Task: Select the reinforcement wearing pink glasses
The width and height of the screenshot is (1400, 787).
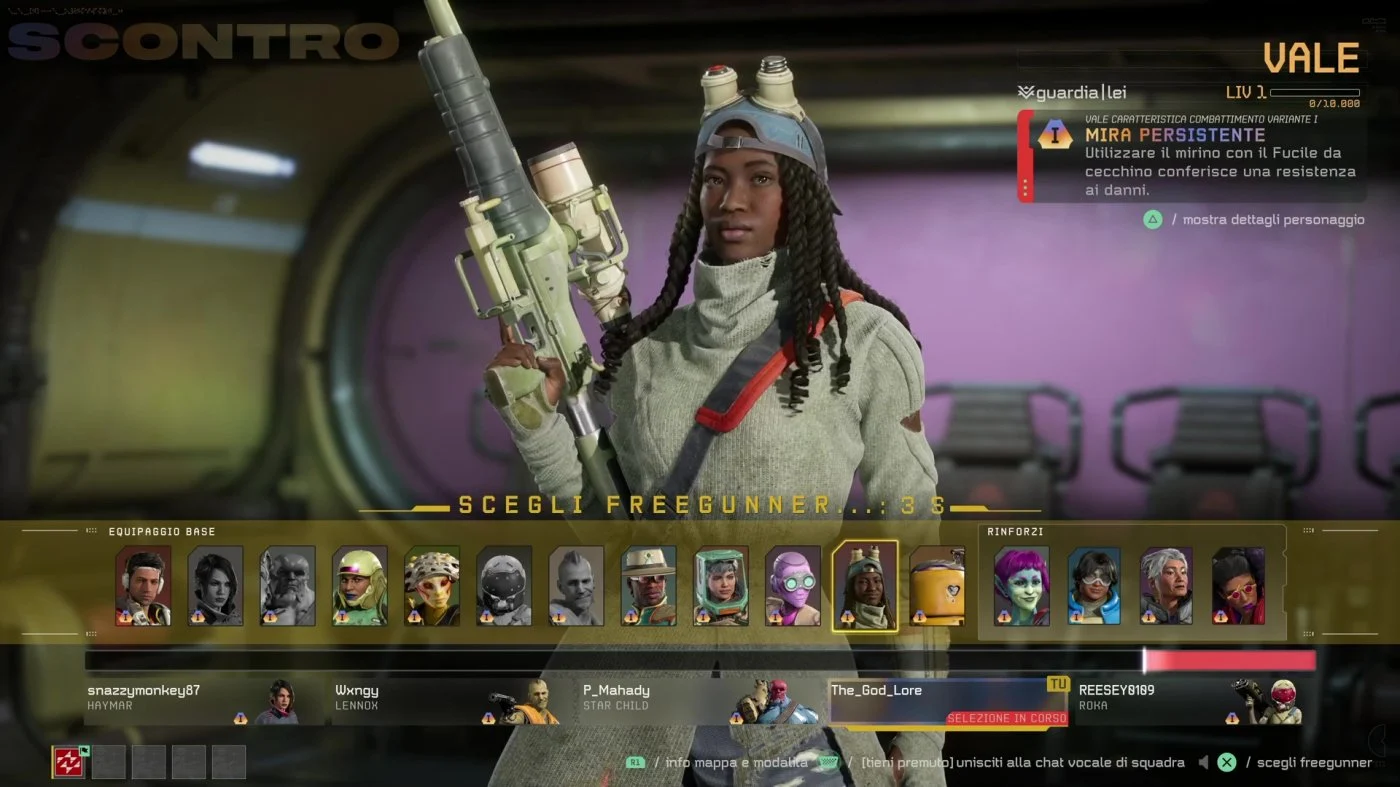Action: pos(1238,586)
